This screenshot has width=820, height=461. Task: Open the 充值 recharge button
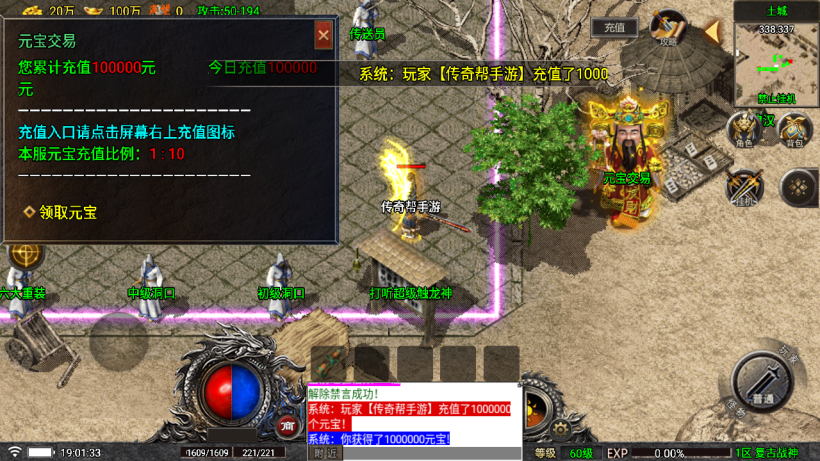[614, 27]
